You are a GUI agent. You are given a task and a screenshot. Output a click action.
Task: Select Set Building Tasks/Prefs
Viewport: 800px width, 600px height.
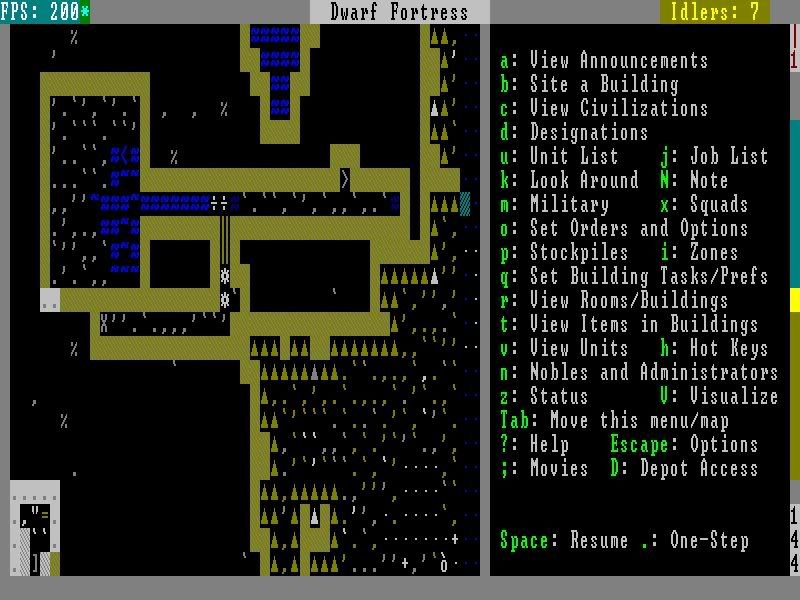[634, 277]
